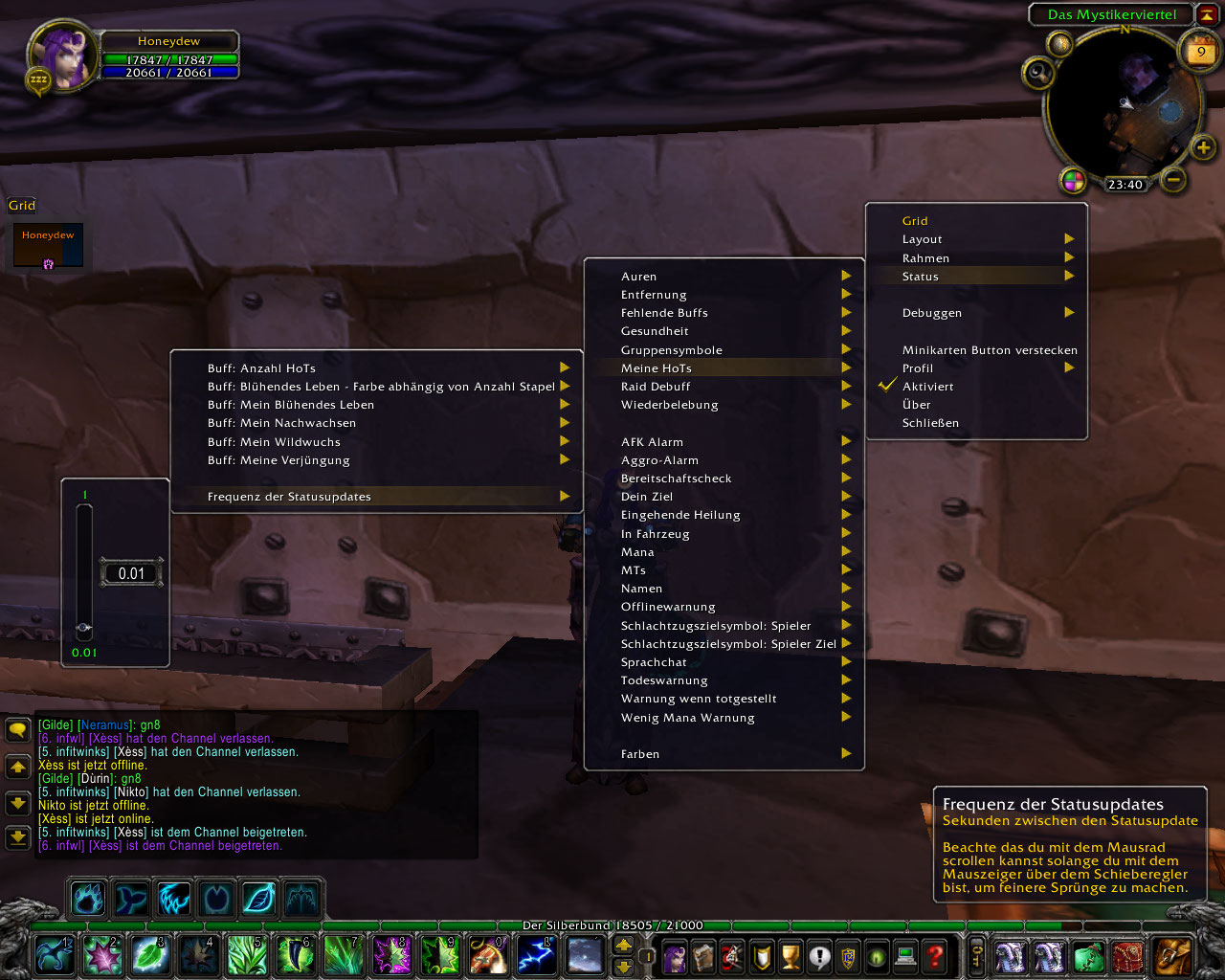Open the red question mark help button
The image size is (1225, 980).
[935, 955]
